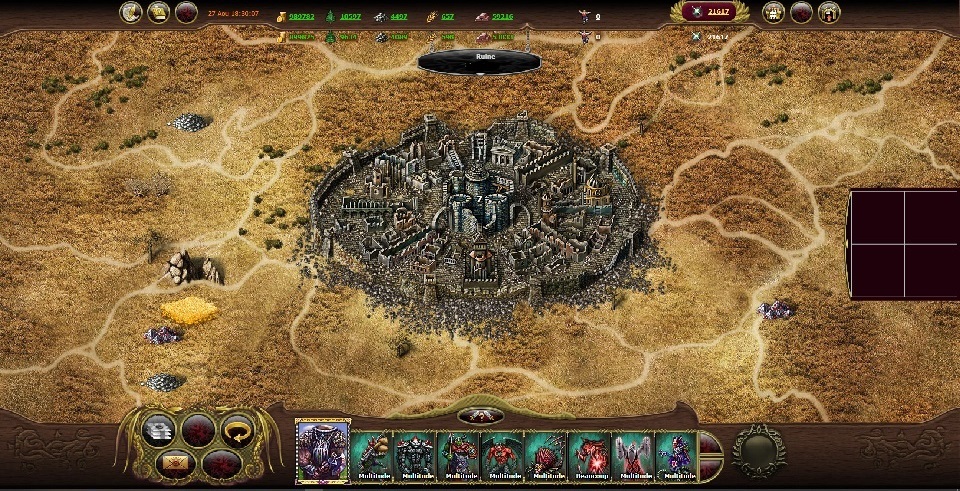Select the red fire dragon unit card
This screenshot has height=491, width=960.
(x=588, y=454)
